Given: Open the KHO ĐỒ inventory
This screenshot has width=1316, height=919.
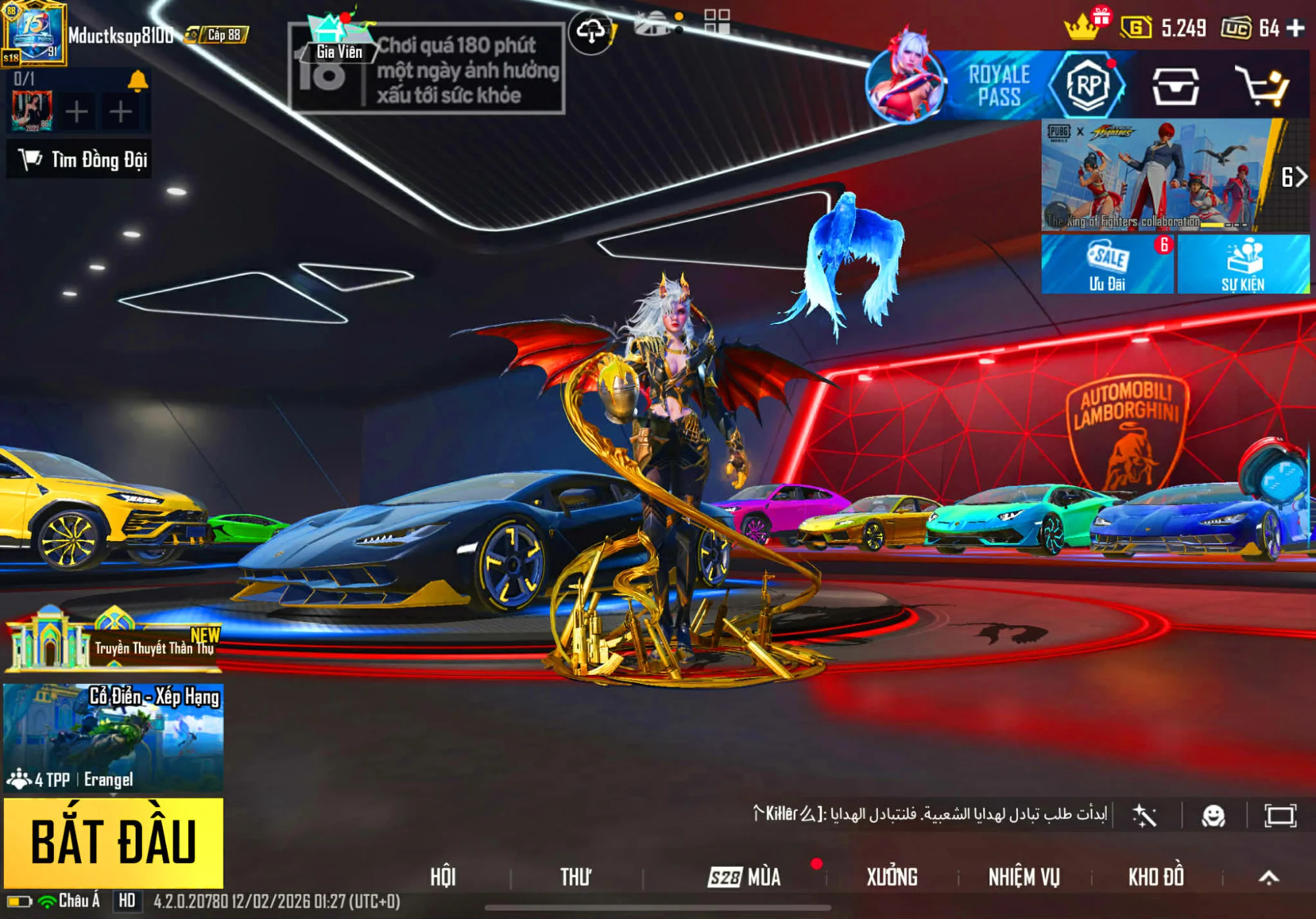Looking at the screenshot, I should click(x=1156, y=877).
